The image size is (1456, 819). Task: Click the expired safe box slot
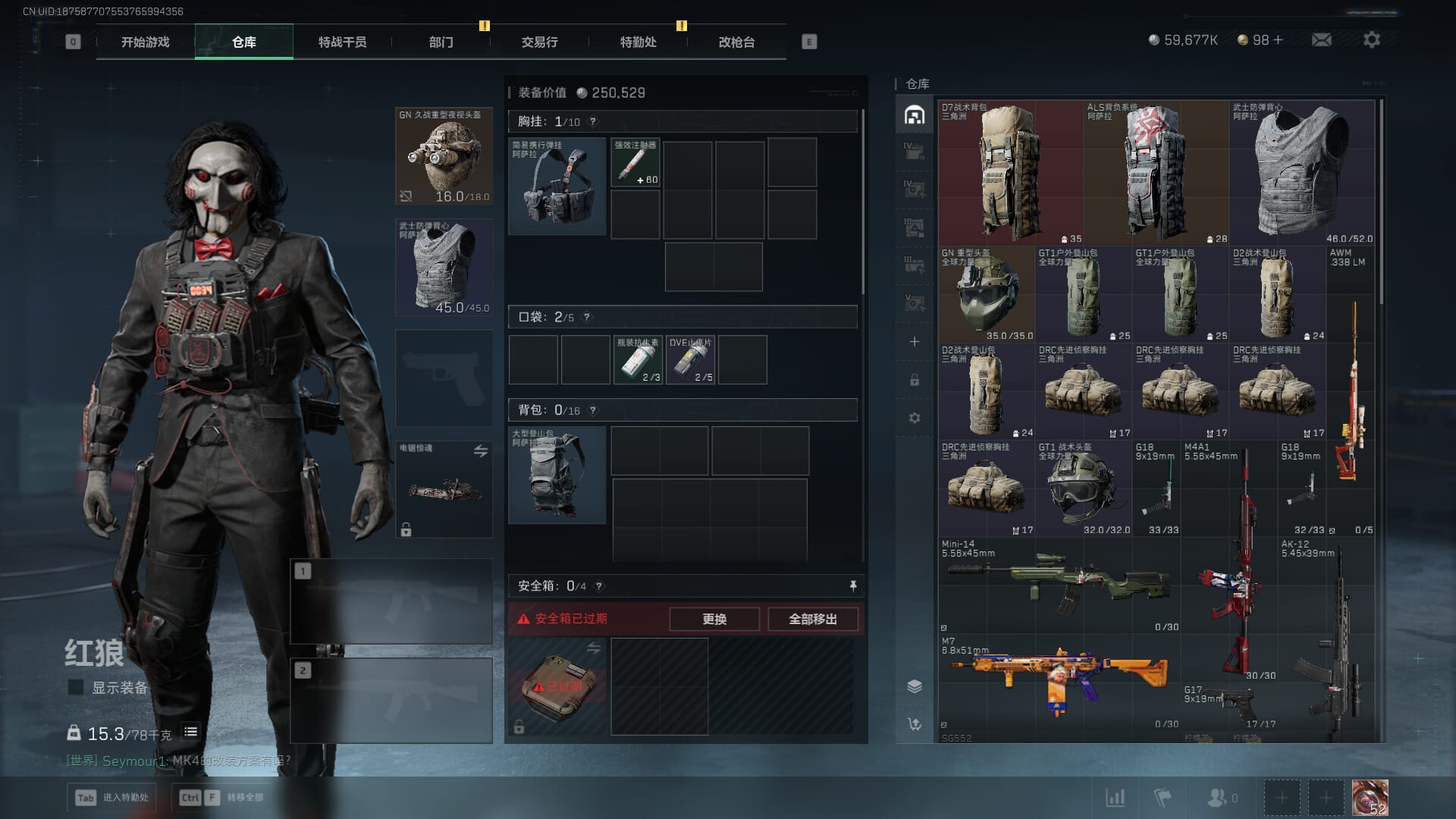(x=557, y=686)
